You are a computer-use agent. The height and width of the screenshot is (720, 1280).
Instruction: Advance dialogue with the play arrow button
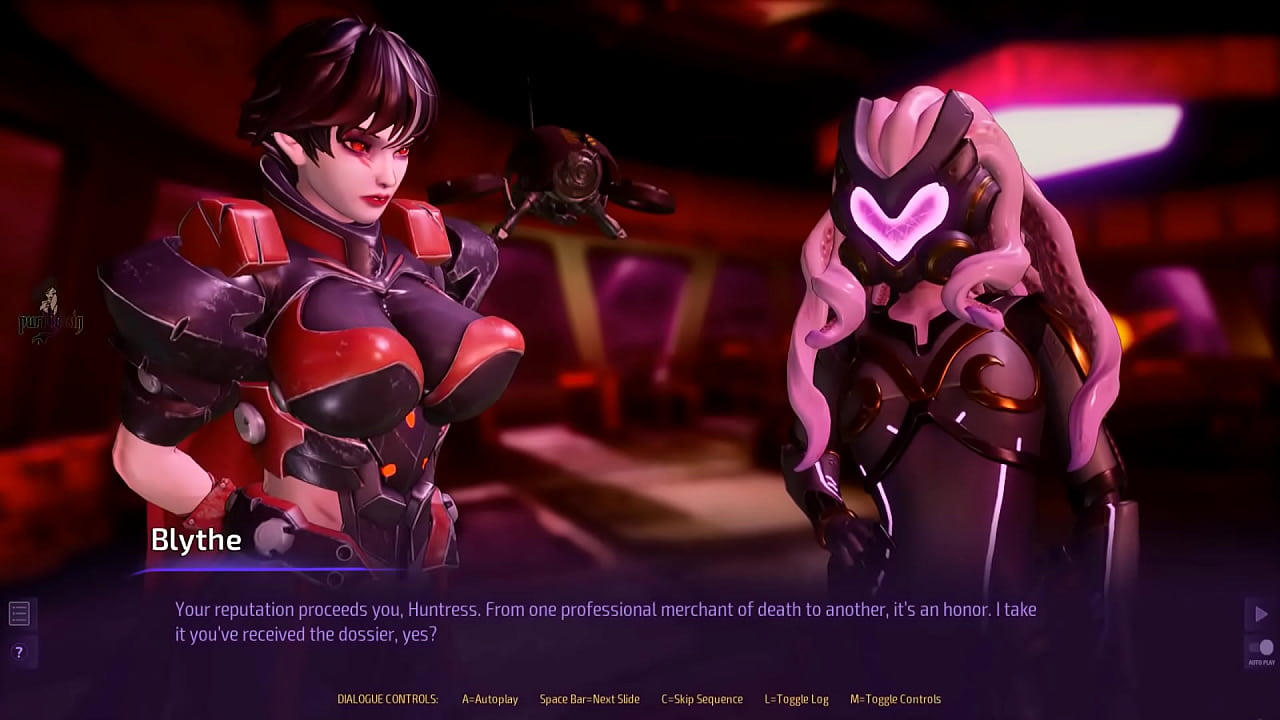[1260, 613]
